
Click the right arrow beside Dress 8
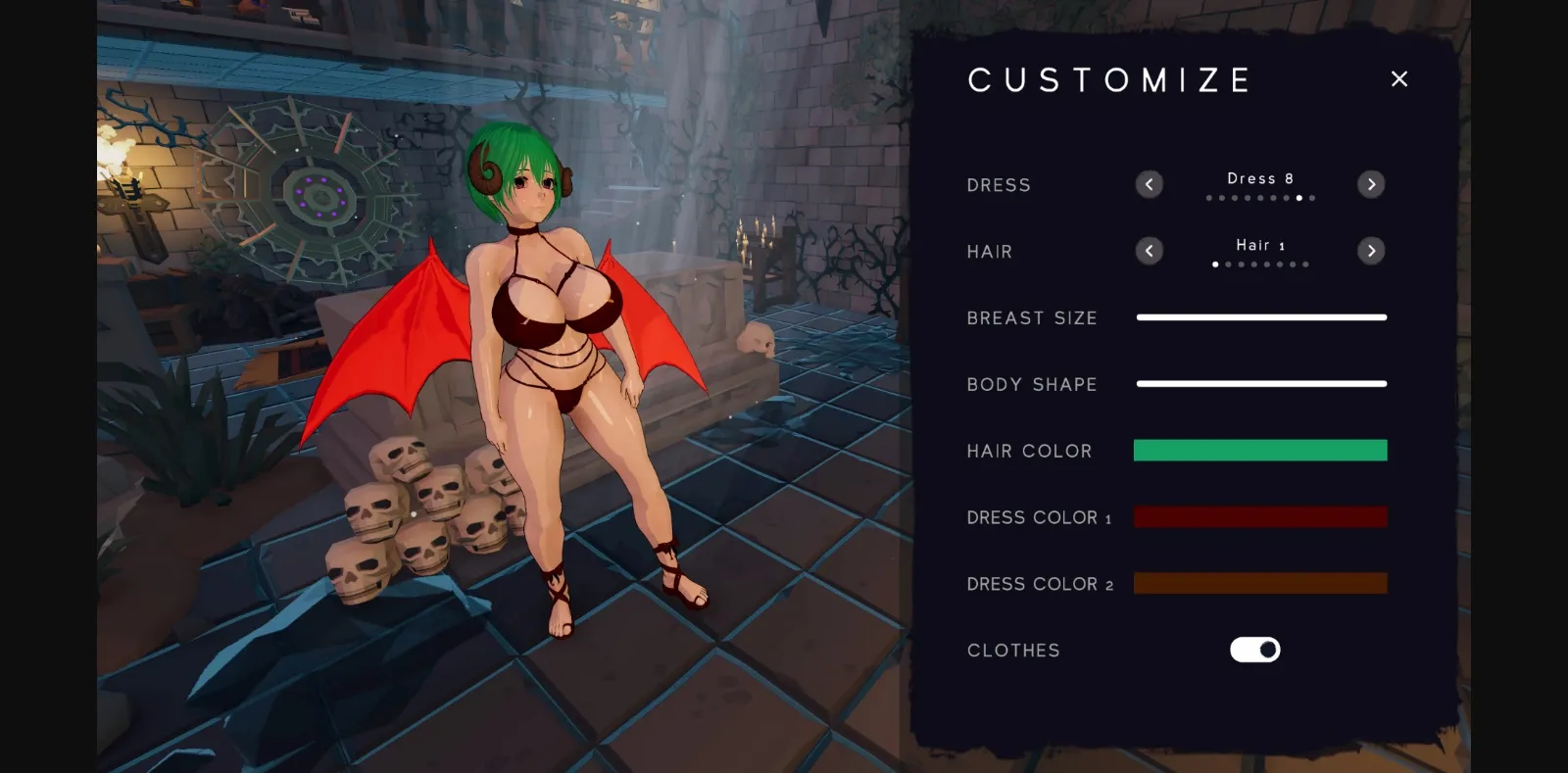pyautogui.click(x=1371, y=184)
